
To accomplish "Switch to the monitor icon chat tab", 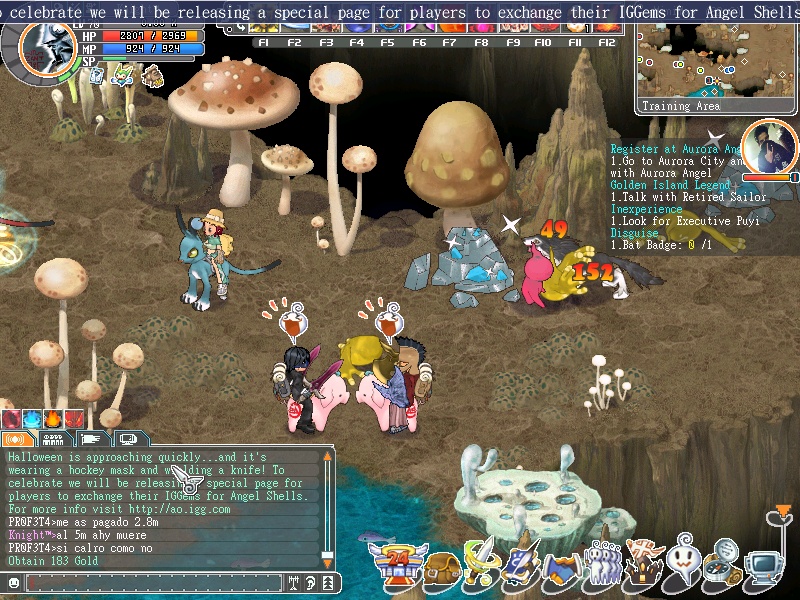I will pyautogui.click(x=129, y=439).
